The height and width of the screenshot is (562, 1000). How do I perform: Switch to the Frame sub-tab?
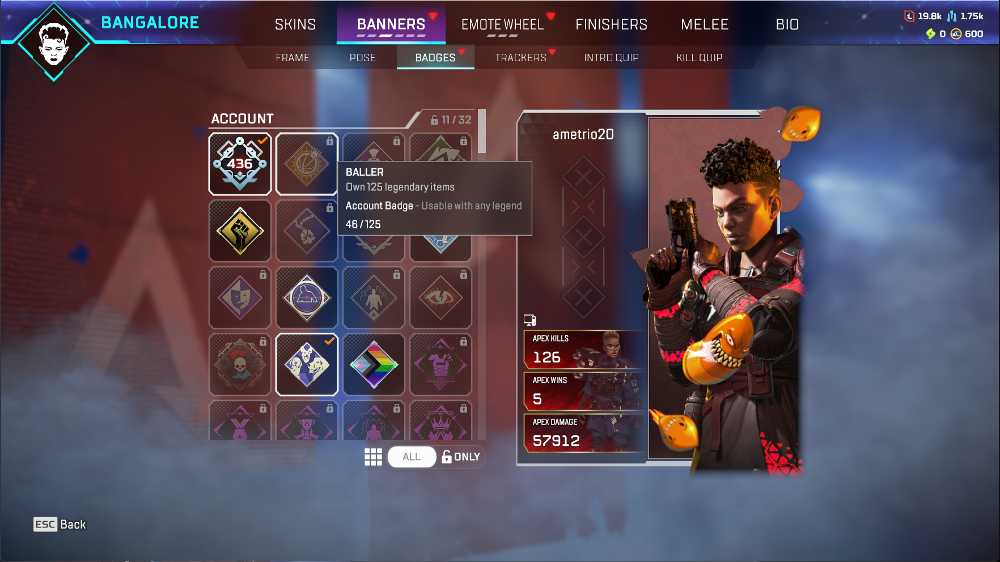point(292,58)
